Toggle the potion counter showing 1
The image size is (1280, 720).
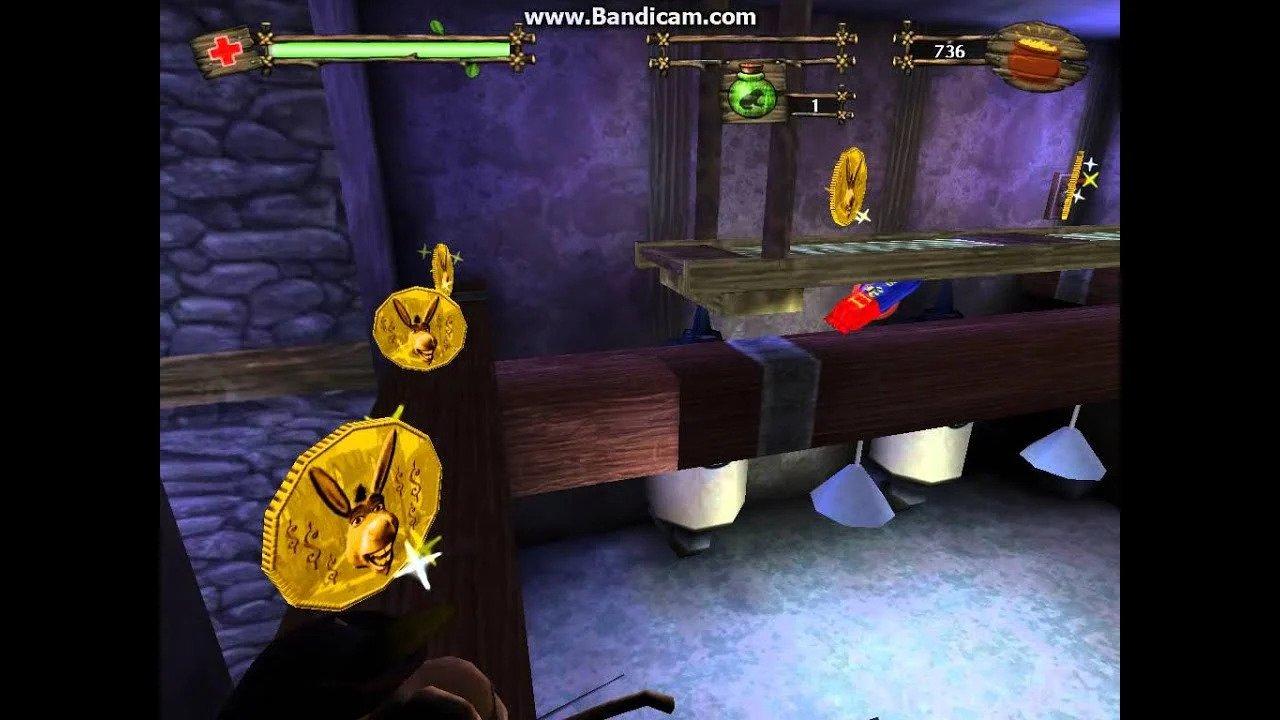(816, 104)
